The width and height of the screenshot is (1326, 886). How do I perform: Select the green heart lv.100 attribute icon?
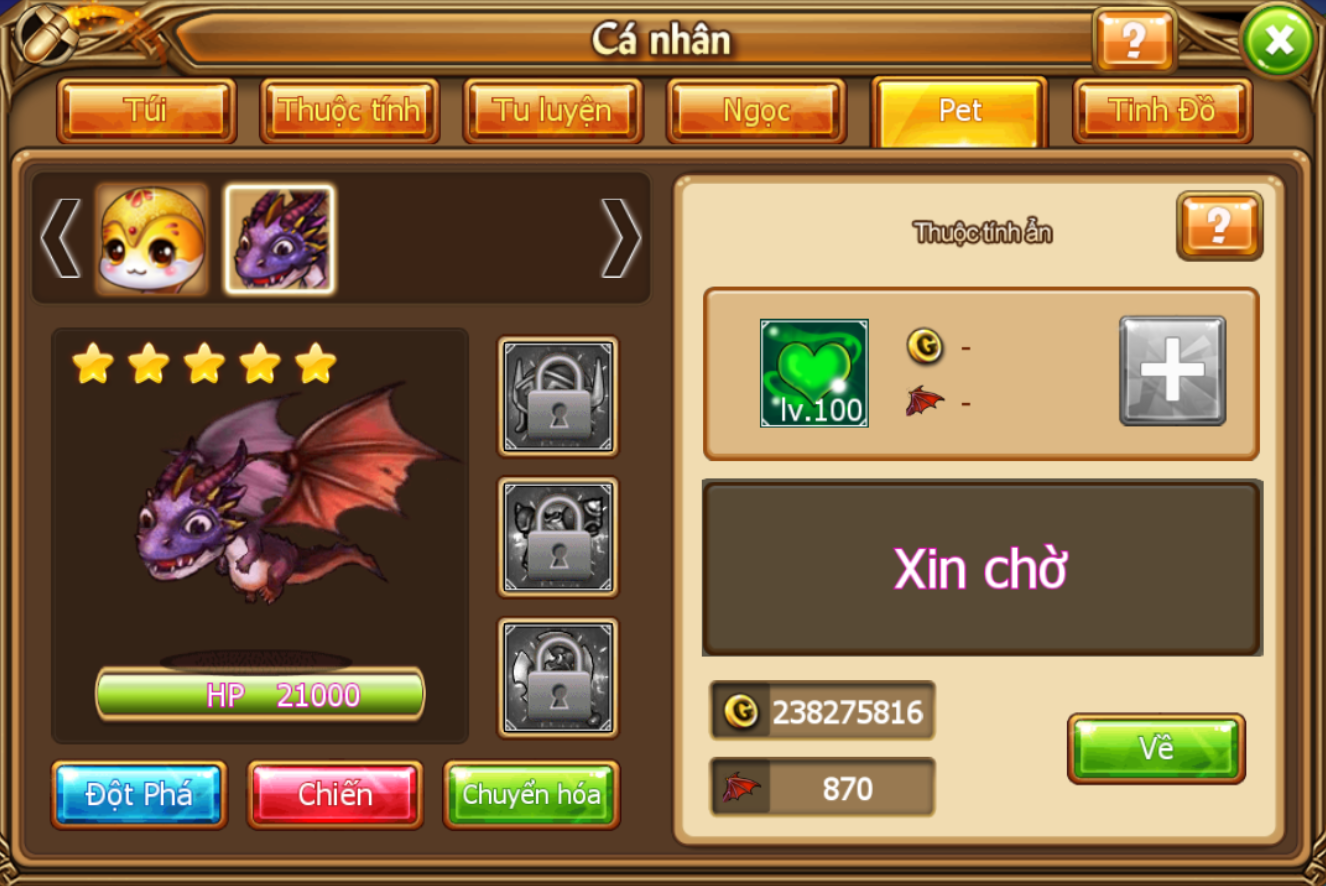[814, 373]
